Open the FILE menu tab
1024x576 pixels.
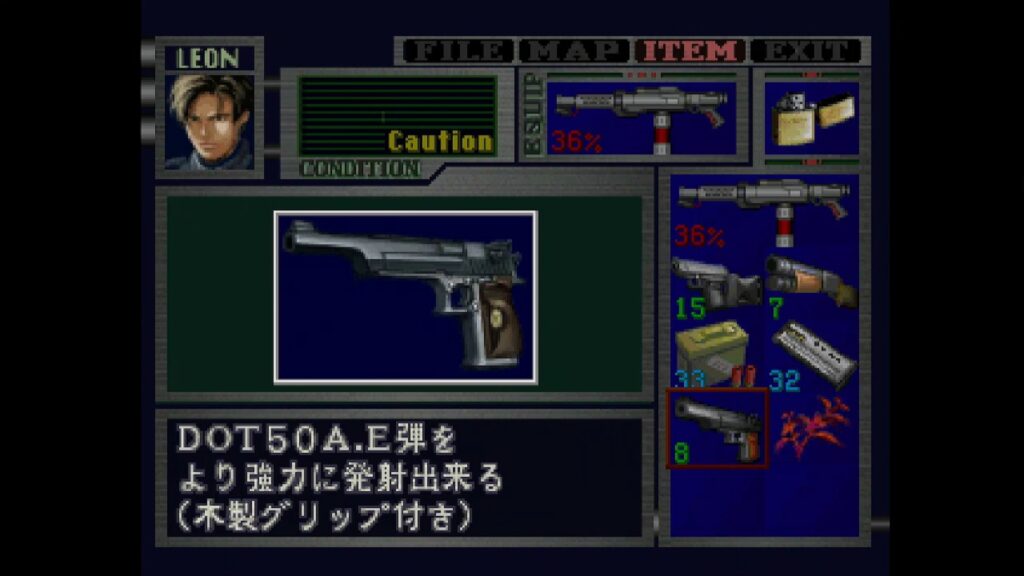pyautogui.click(x=456, y=51)
